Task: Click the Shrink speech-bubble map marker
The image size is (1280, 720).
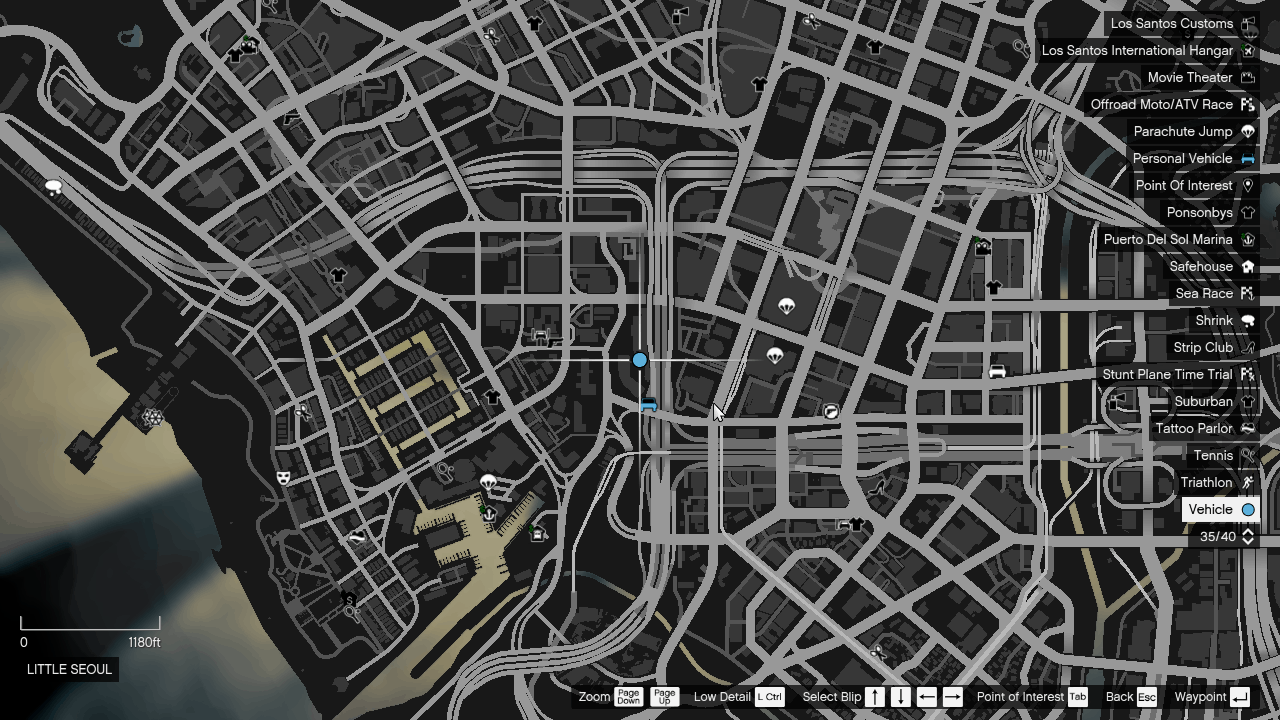Action: pyautogui.click(x=54, y=187)
